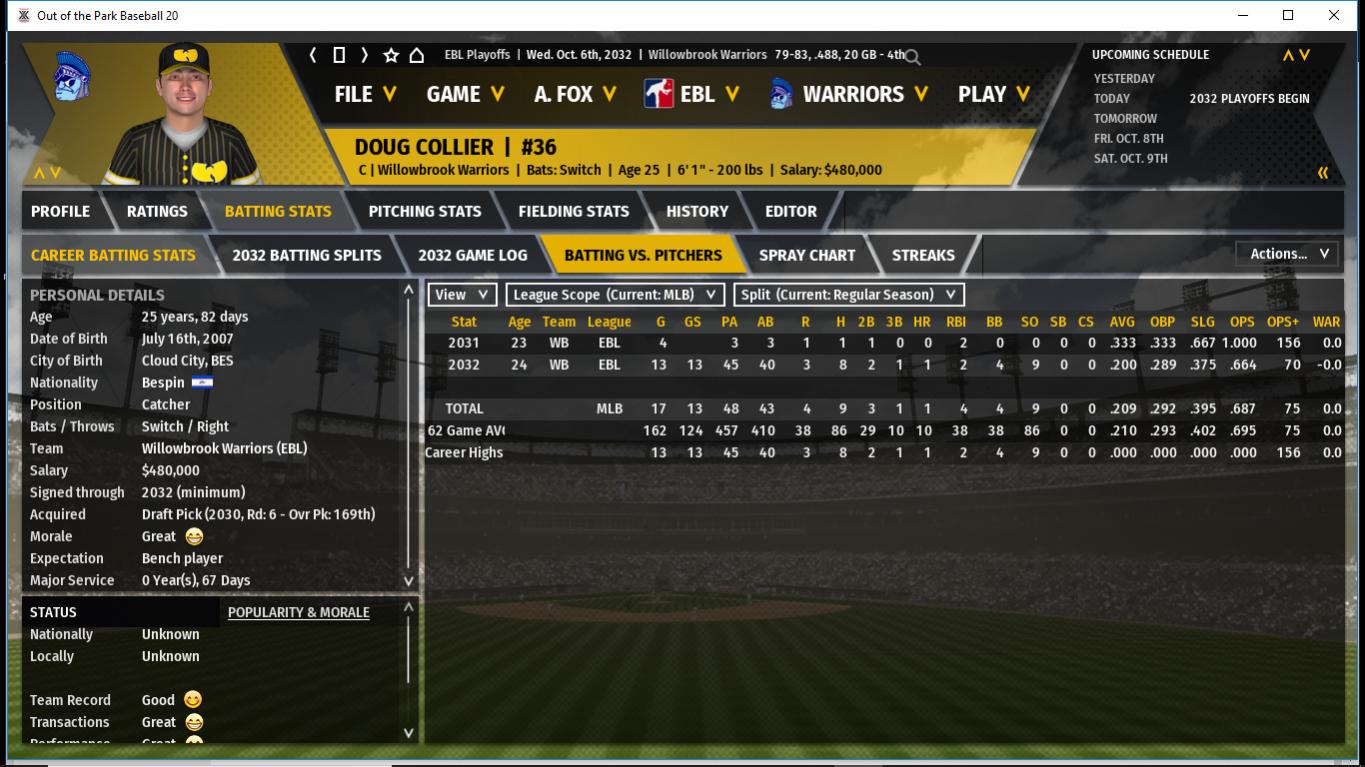Open the Actions dropdown
The height and width of the screenshot is (767, 1365).
tap(1288, 254)
